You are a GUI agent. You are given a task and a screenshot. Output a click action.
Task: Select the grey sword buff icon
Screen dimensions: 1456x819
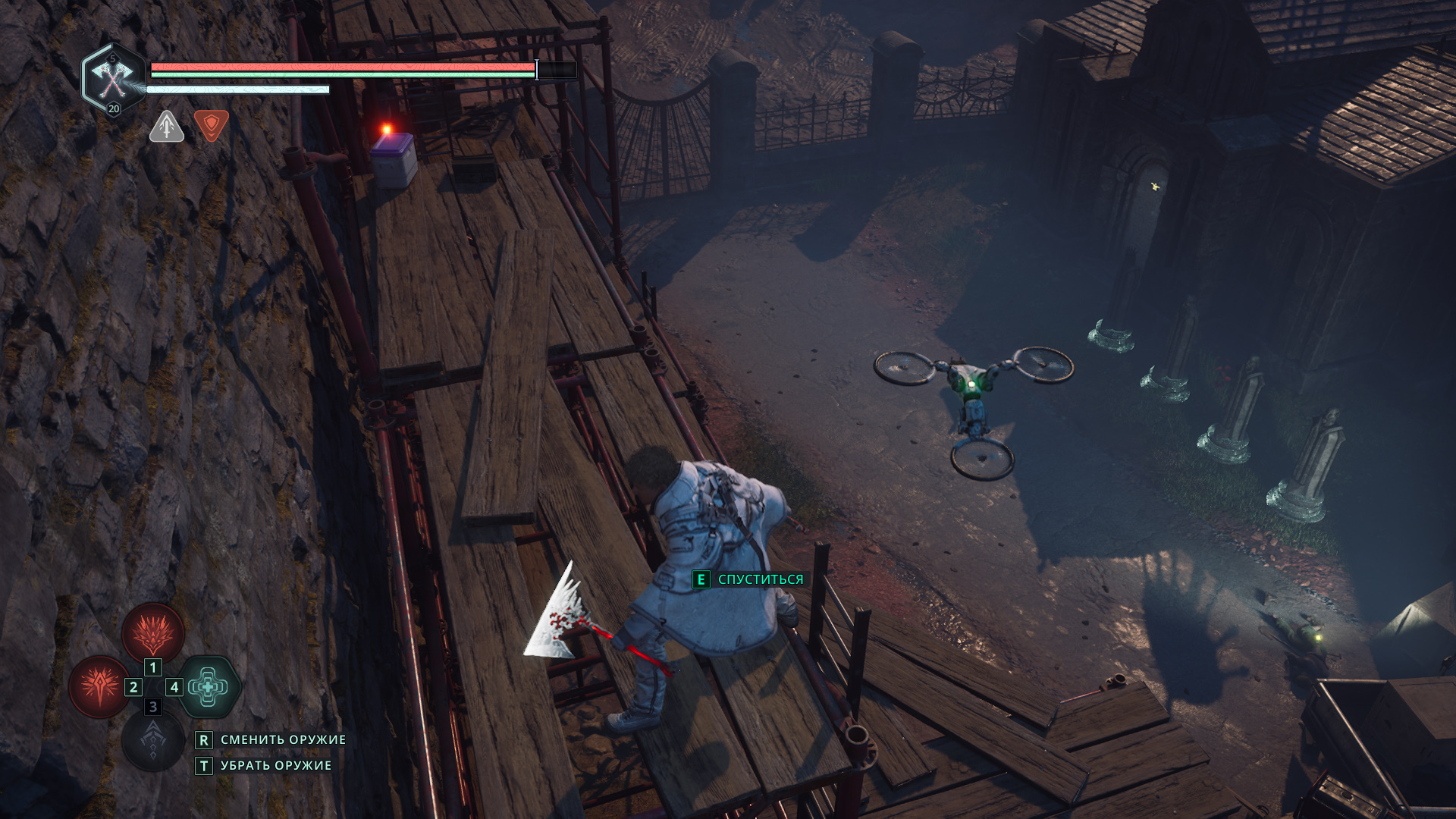pyautogui.click(x=167, y=126)
